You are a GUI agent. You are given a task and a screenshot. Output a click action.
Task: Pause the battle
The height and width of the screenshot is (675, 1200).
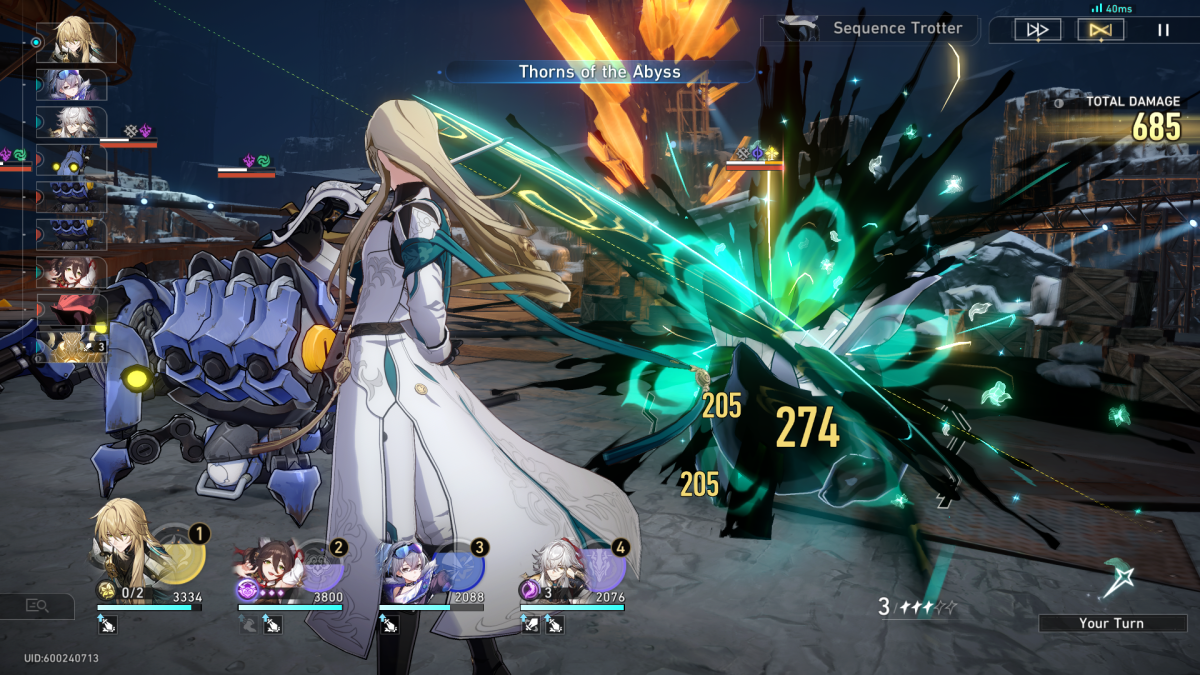[1163, 30]
